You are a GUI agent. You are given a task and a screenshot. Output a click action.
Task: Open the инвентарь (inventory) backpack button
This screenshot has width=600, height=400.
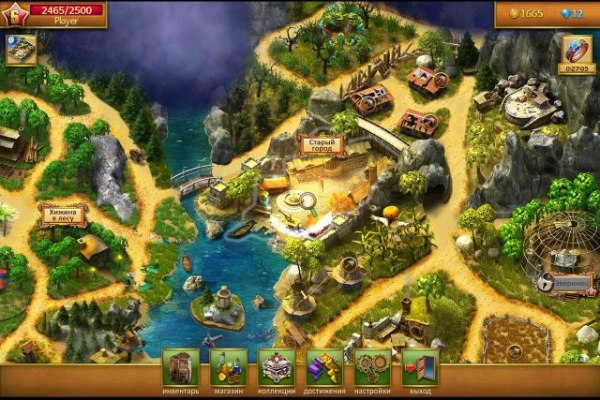click(x=181, y=368)
